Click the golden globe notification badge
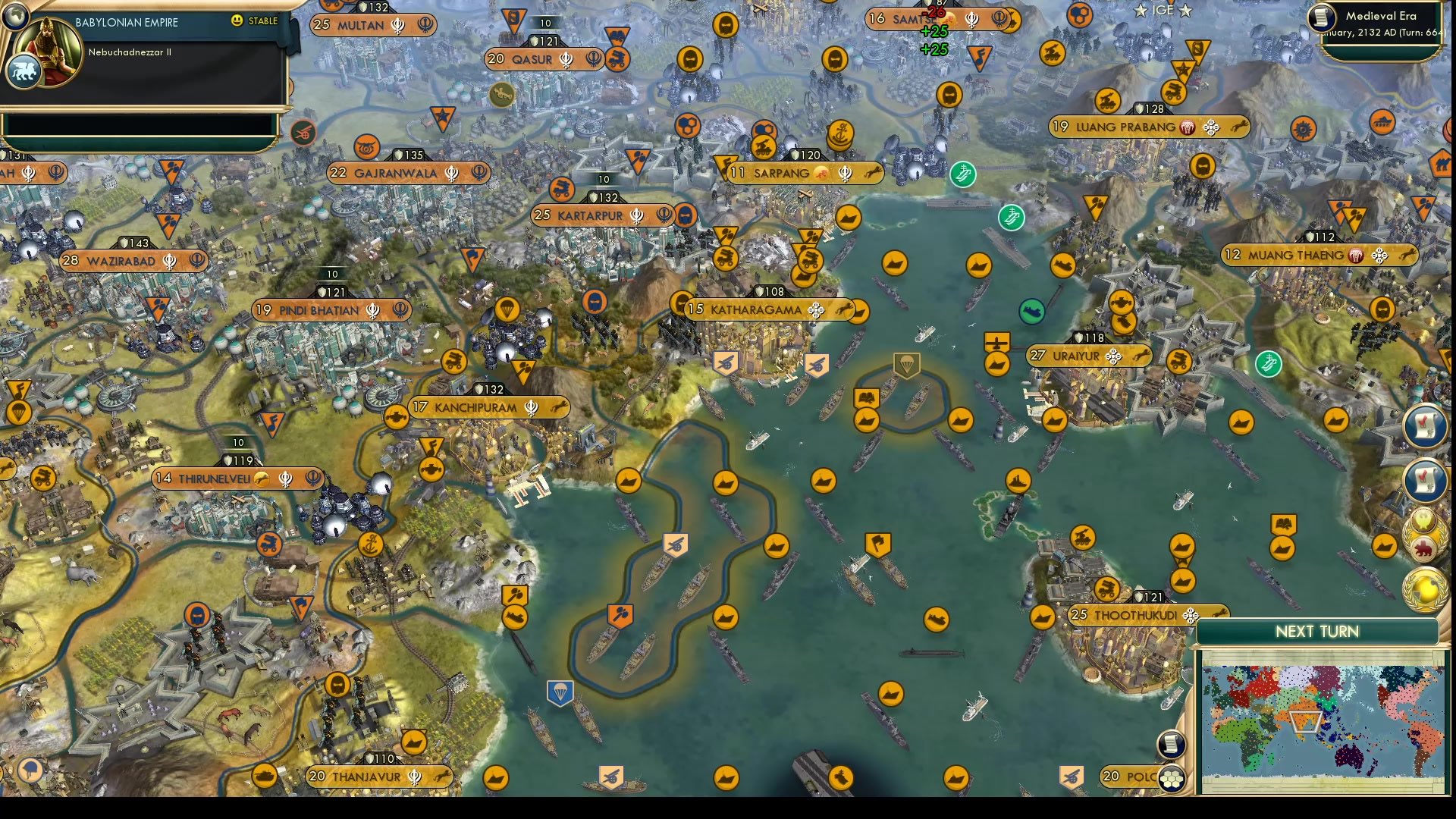Viewport: 1456px width, 819px height. click(x=1424, y=585)
